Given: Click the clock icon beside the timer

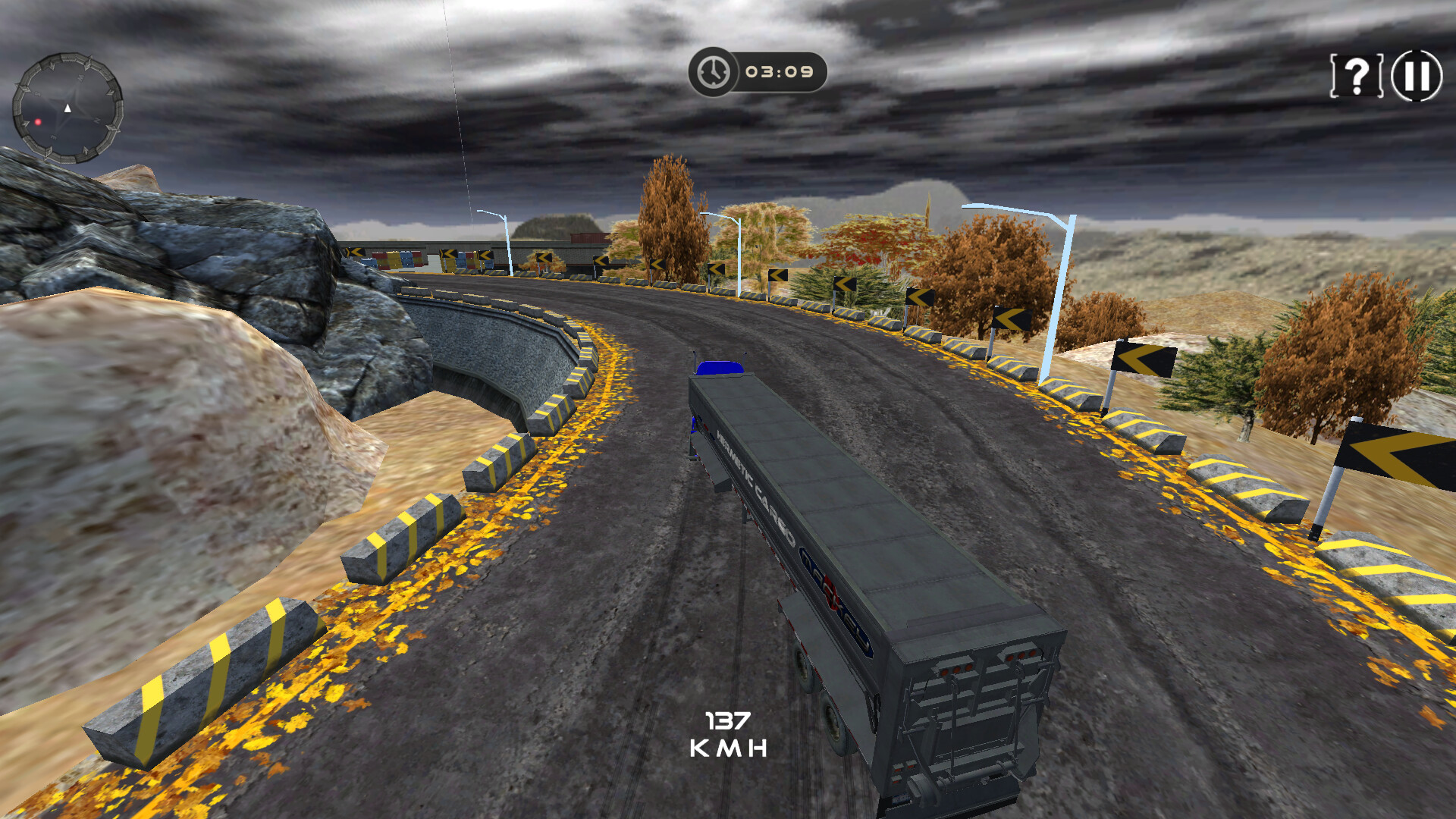Looking at the screenshot, I should click(x=711, y=72).
